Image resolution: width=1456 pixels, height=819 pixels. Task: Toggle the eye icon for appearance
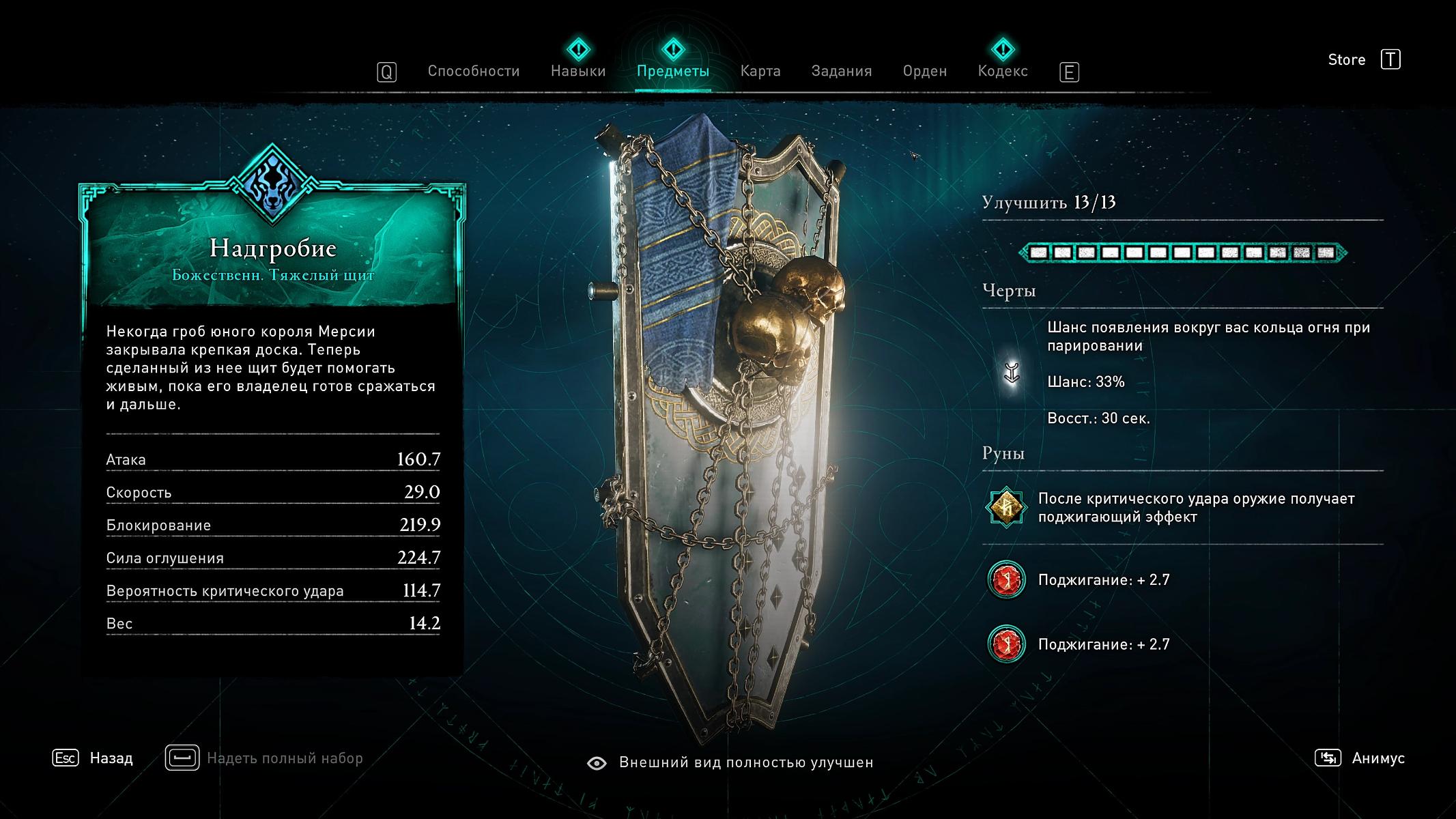[597, 763]
